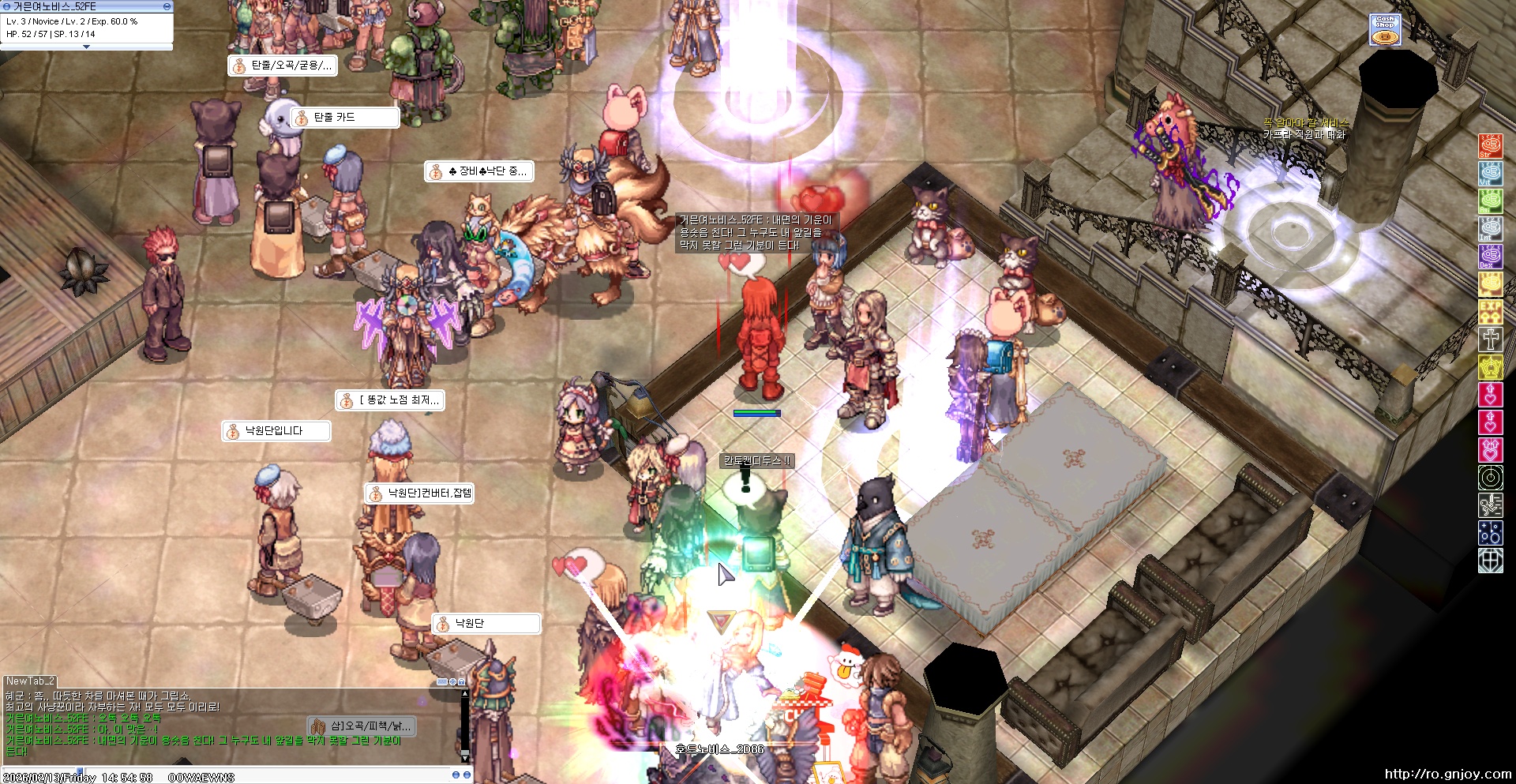This screenshot has height=784, width=1516.
Task: Select the green Agi buff icon
Action: 1490,201
